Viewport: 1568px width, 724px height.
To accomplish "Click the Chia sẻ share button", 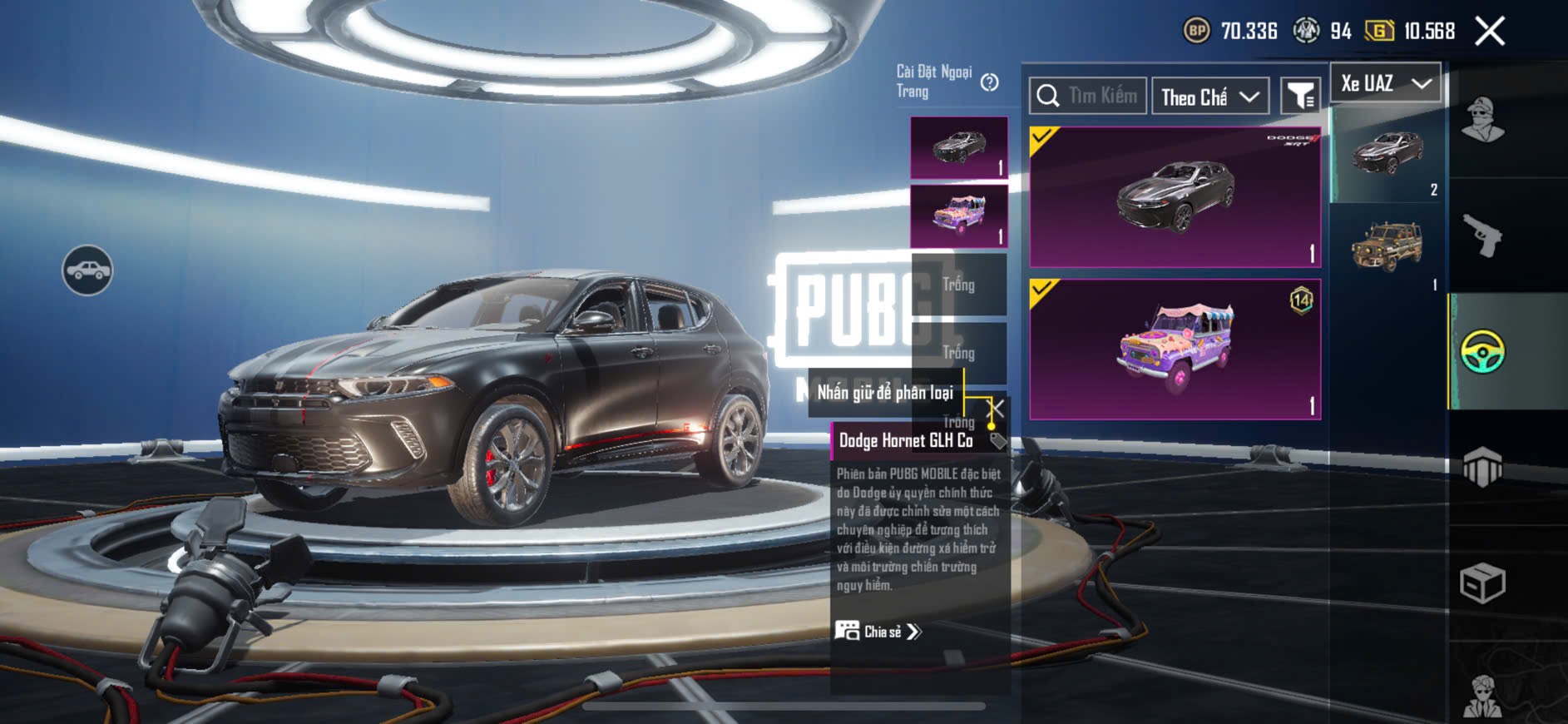I will coord(878,632).
